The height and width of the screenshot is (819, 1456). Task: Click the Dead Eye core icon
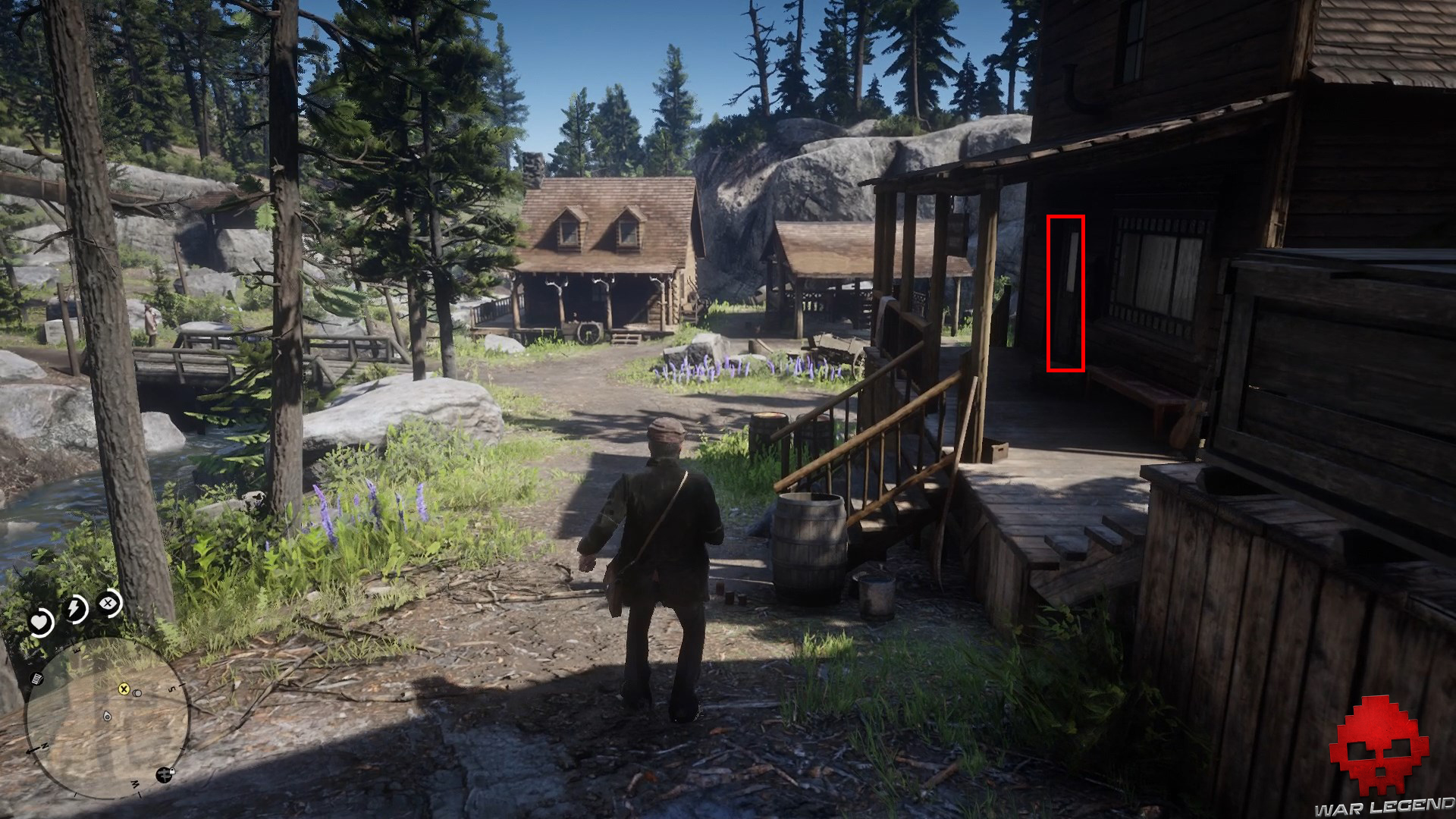coord(108,603)
